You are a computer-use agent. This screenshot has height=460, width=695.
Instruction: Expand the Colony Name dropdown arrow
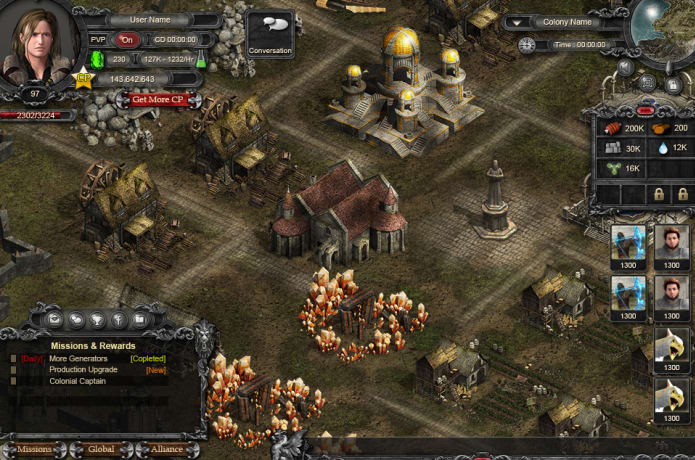517,22
